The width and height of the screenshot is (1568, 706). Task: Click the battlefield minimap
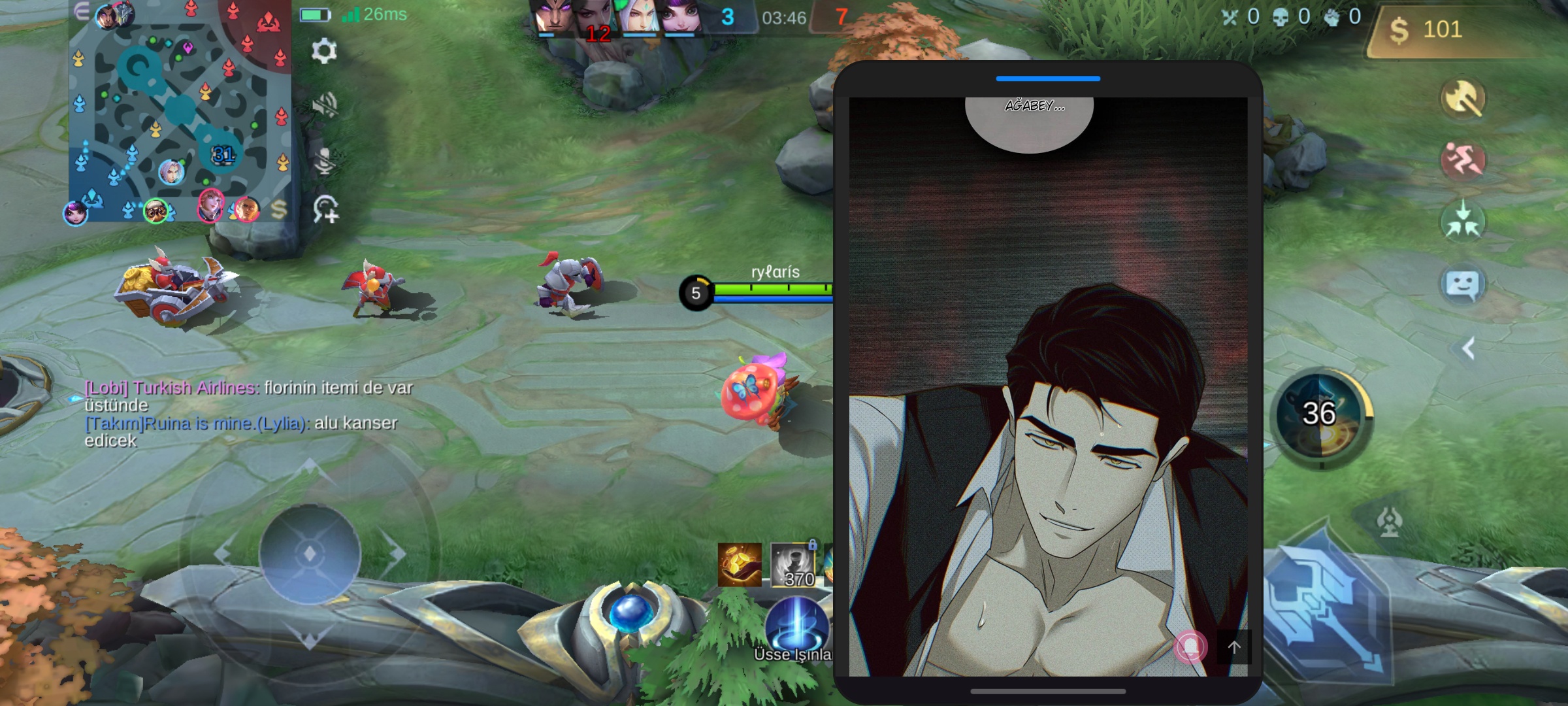pos(180,111)
